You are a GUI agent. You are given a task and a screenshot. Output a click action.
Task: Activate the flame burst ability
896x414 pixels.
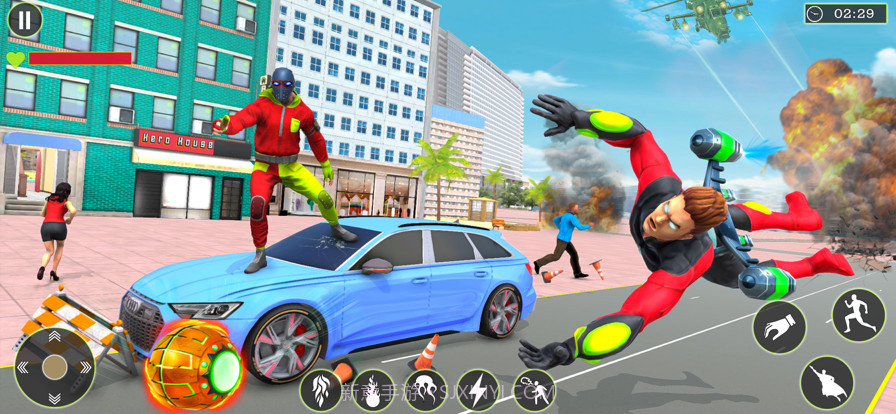(321, 390)
